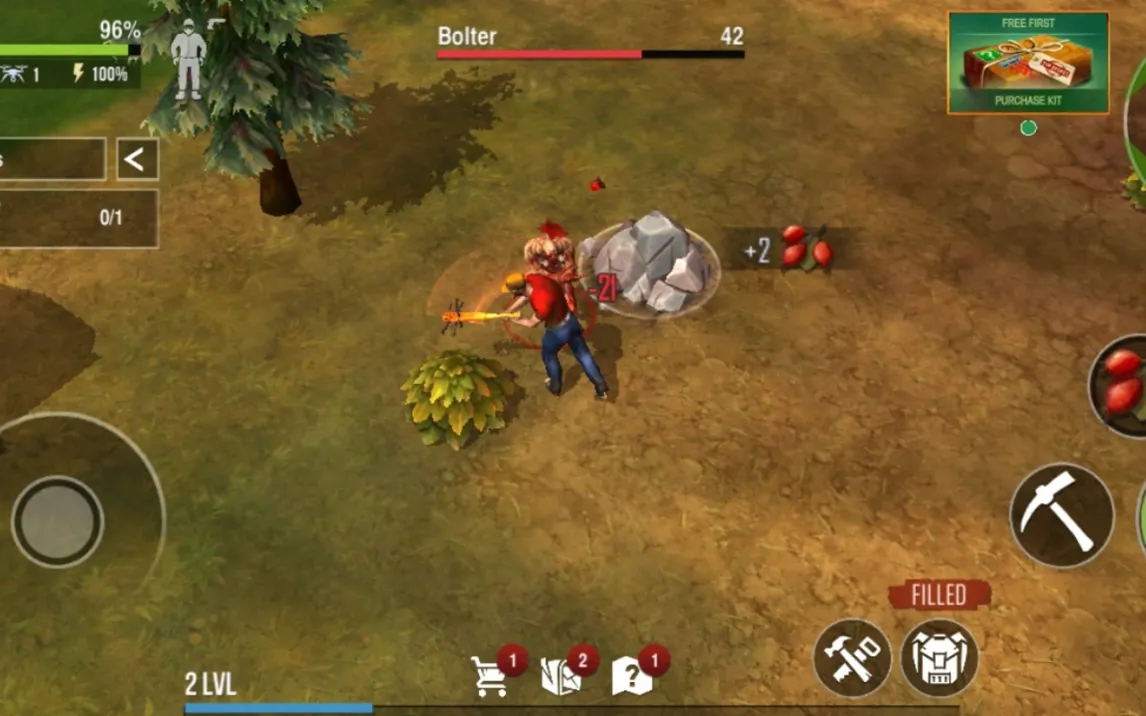Collapse the quest panel with arrow button

click(x=137, y=159)
